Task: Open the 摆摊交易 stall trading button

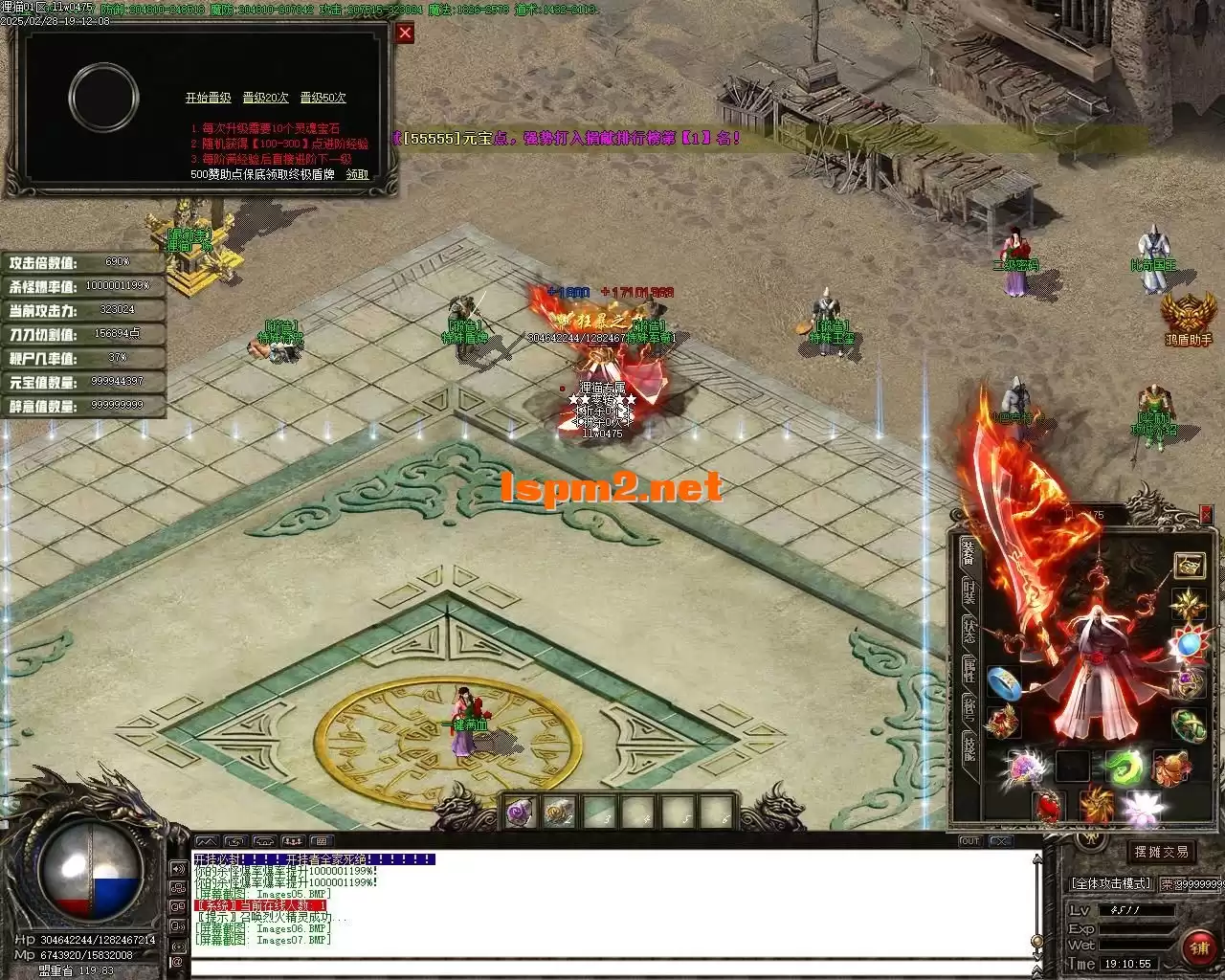Action: pos(1161,852)
